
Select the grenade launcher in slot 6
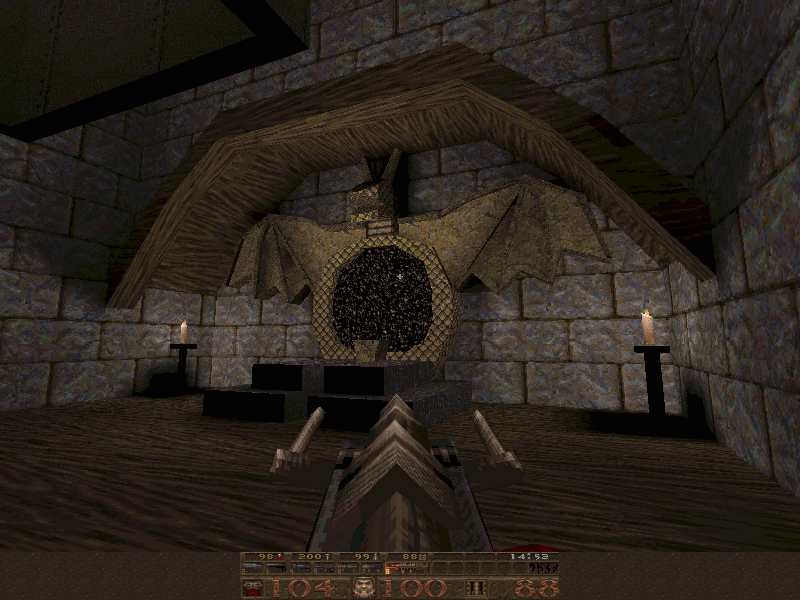tap(349, 568)
